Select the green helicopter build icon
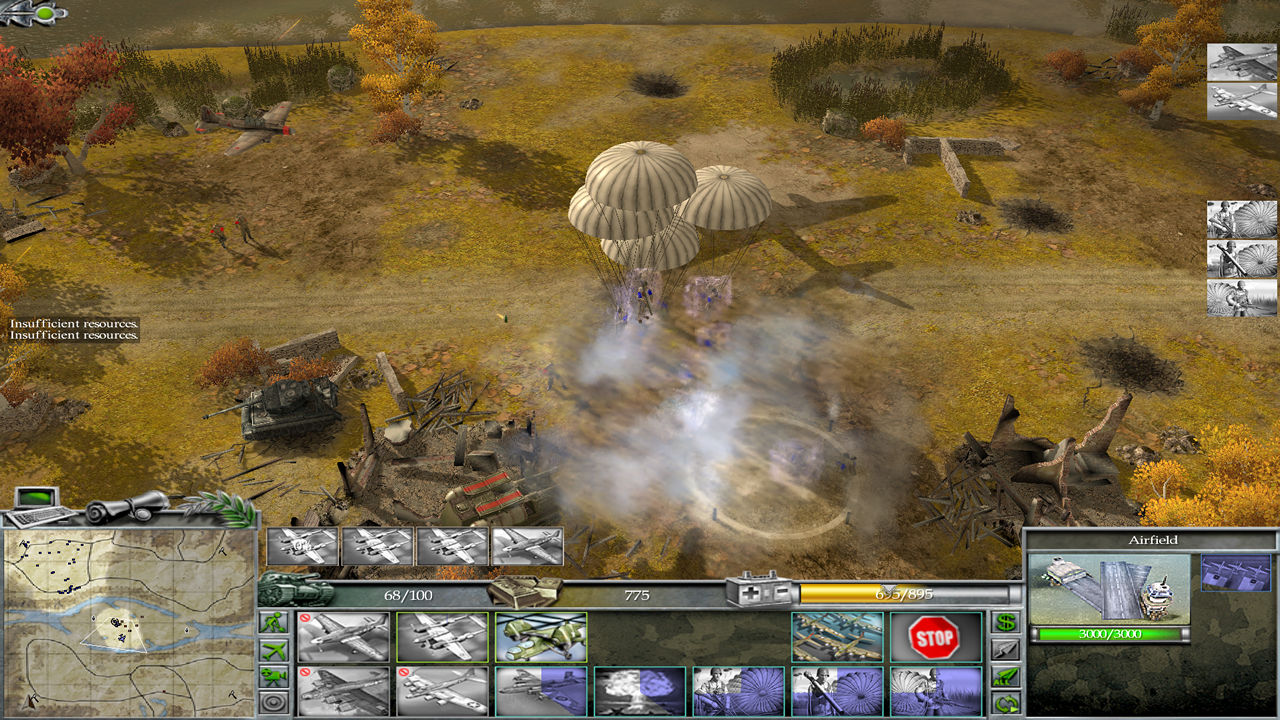The width and height of the screenshot is (1280, 720). coord(541,637)
